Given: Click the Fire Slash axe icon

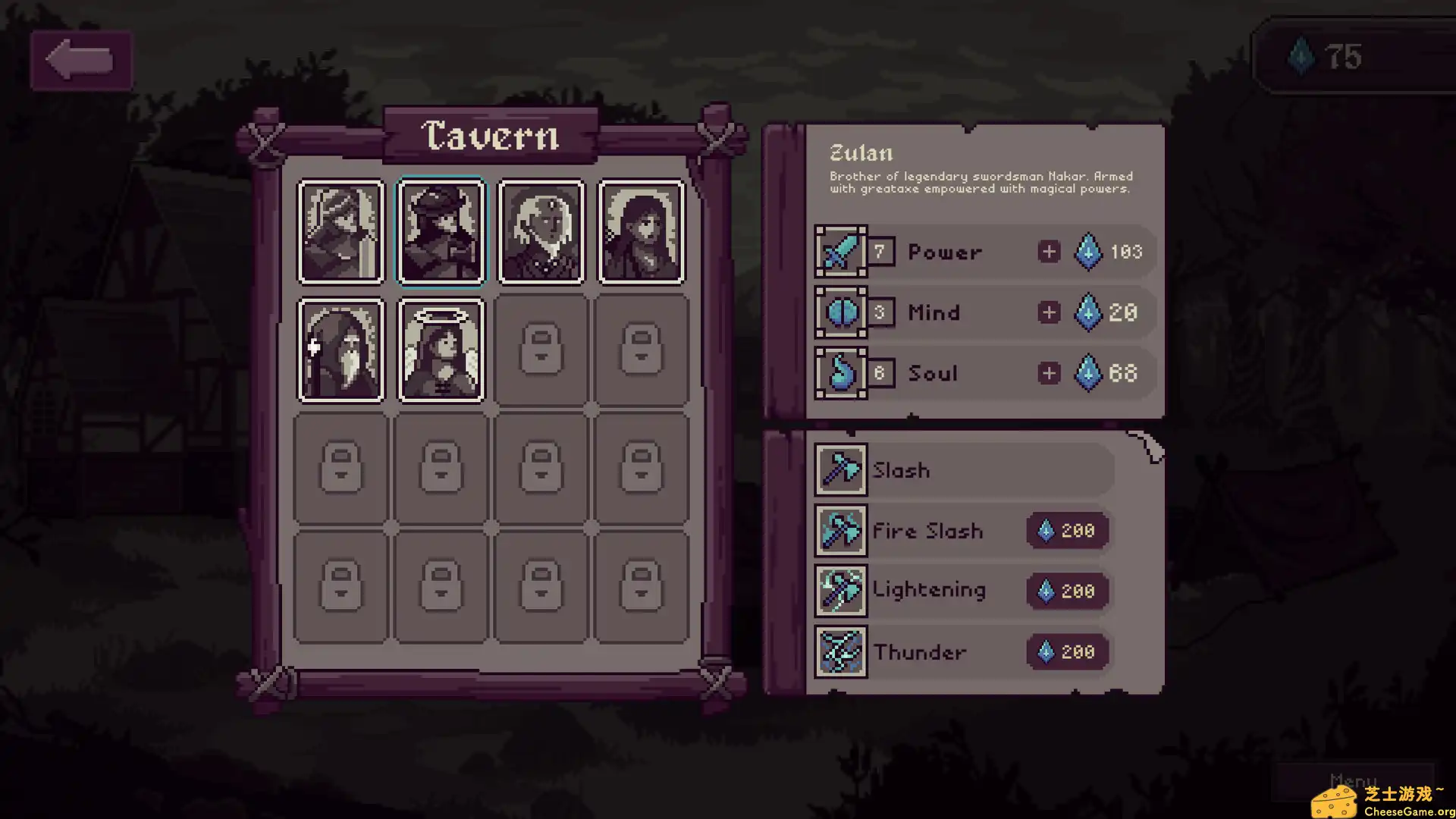Looking at the screenshot, I should tap(841, 531).
